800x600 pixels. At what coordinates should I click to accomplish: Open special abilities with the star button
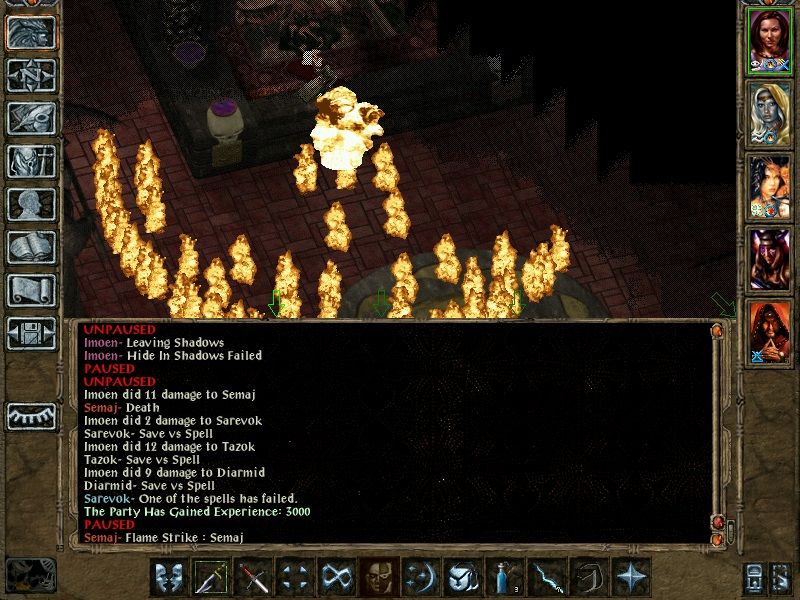630,578
